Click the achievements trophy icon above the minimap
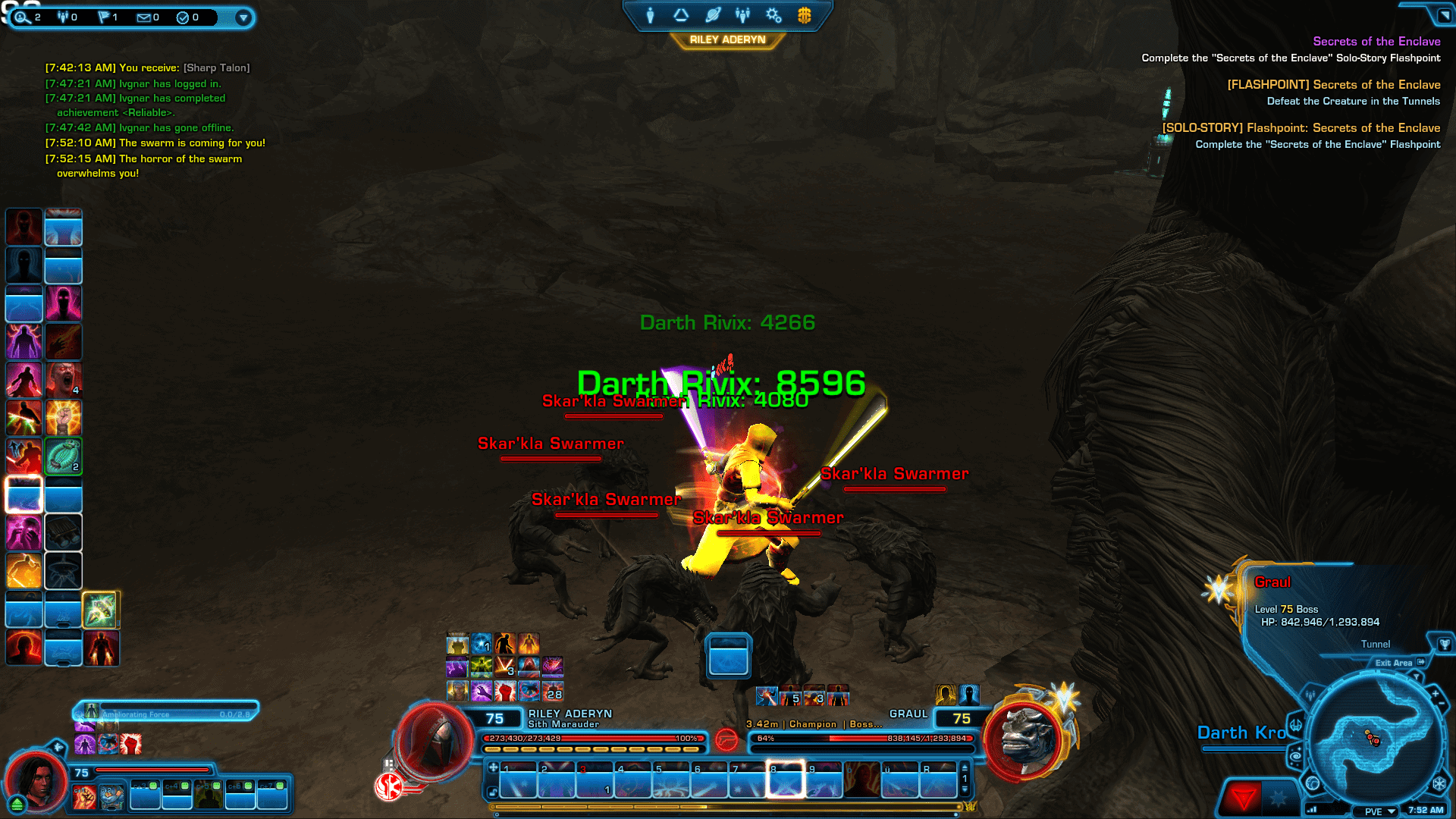The image size is (1456, 819). pyautogui.click(x=1443, y=645)
